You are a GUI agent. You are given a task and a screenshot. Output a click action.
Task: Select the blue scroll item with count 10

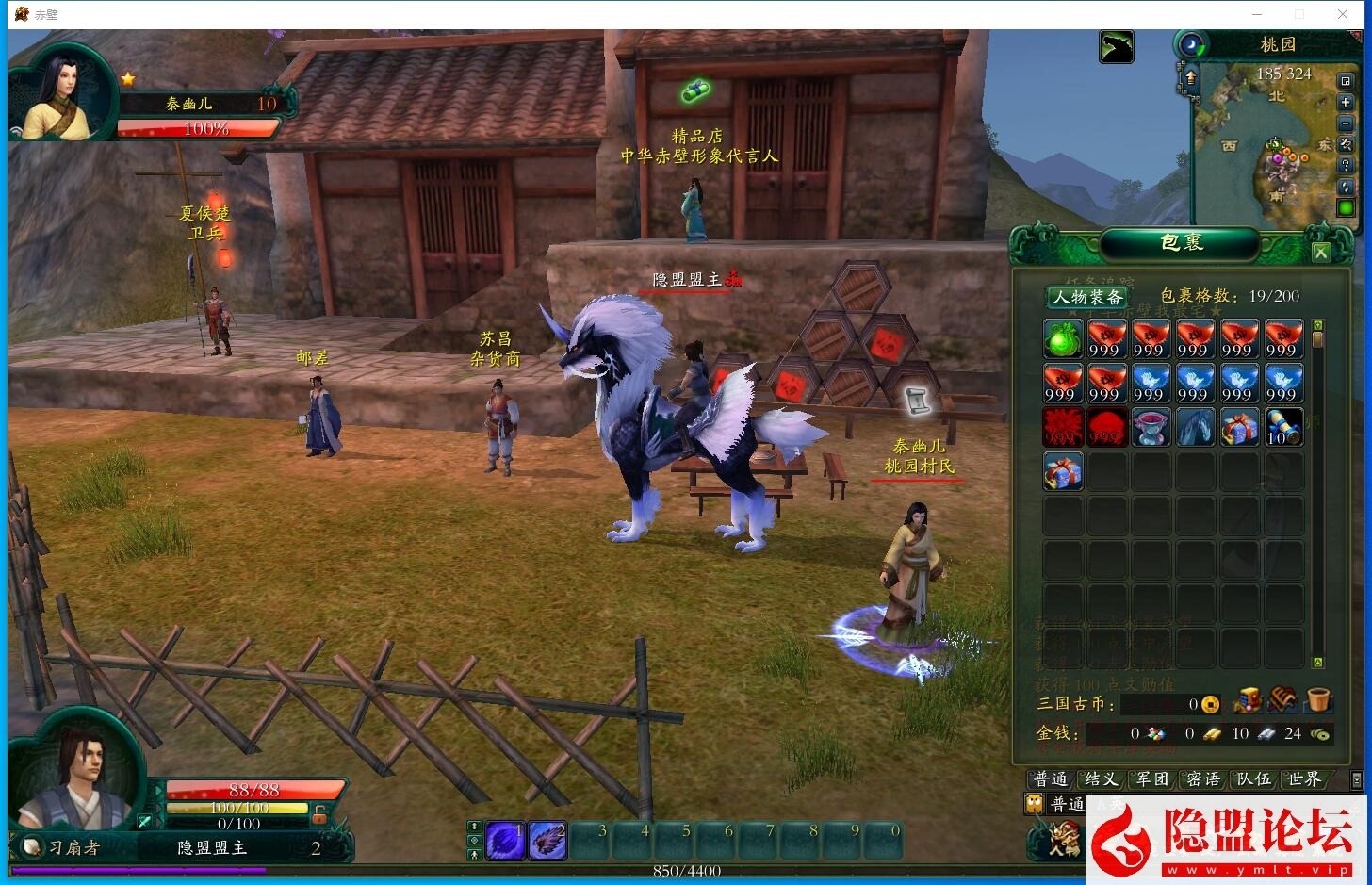[x=1282, y=427]
